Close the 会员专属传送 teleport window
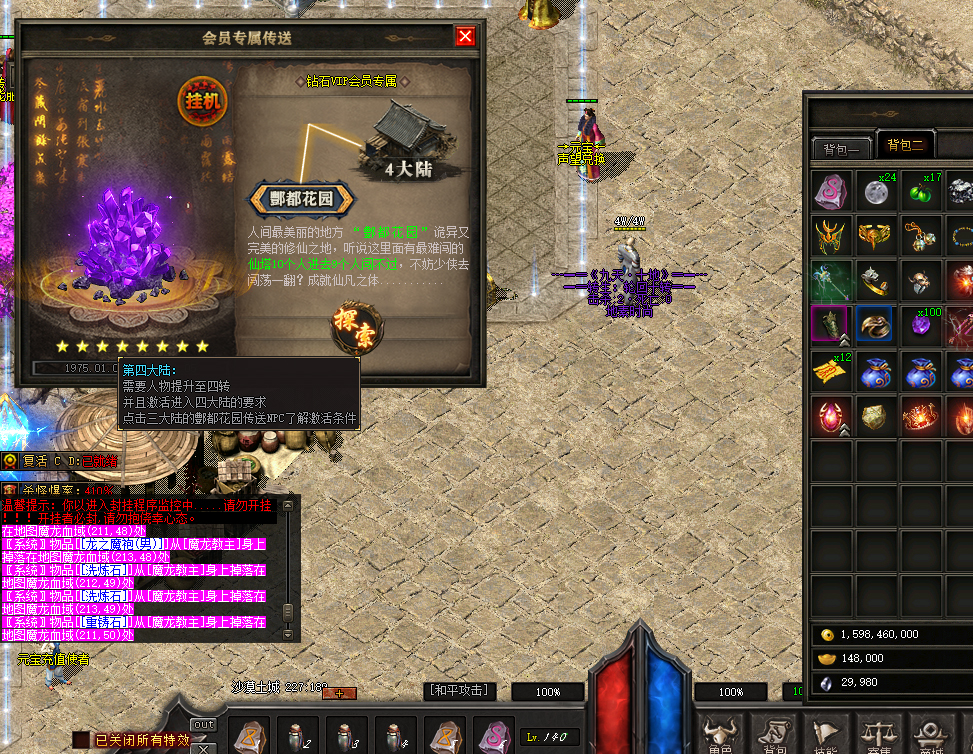This screenshot has width=973, height=754. pyautogui.click(x=465, y=37)
